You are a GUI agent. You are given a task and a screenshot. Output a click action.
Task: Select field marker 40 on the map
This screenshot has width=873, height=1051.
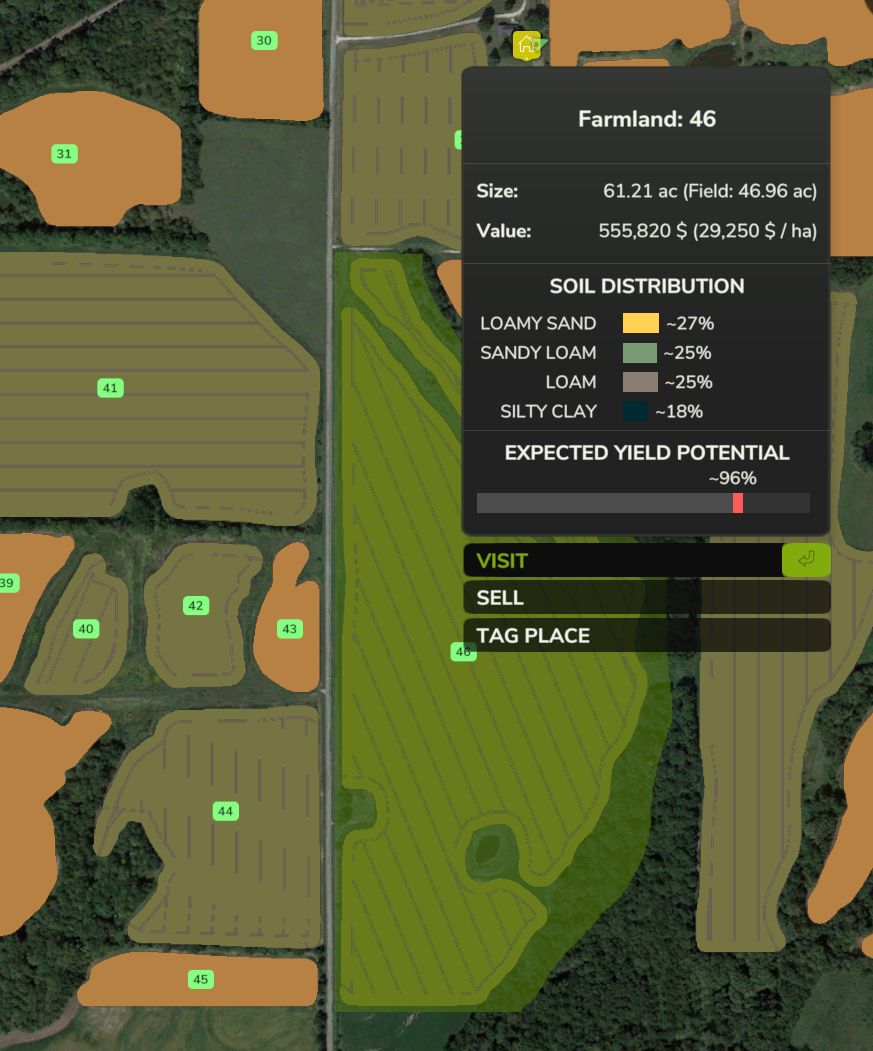86,629
